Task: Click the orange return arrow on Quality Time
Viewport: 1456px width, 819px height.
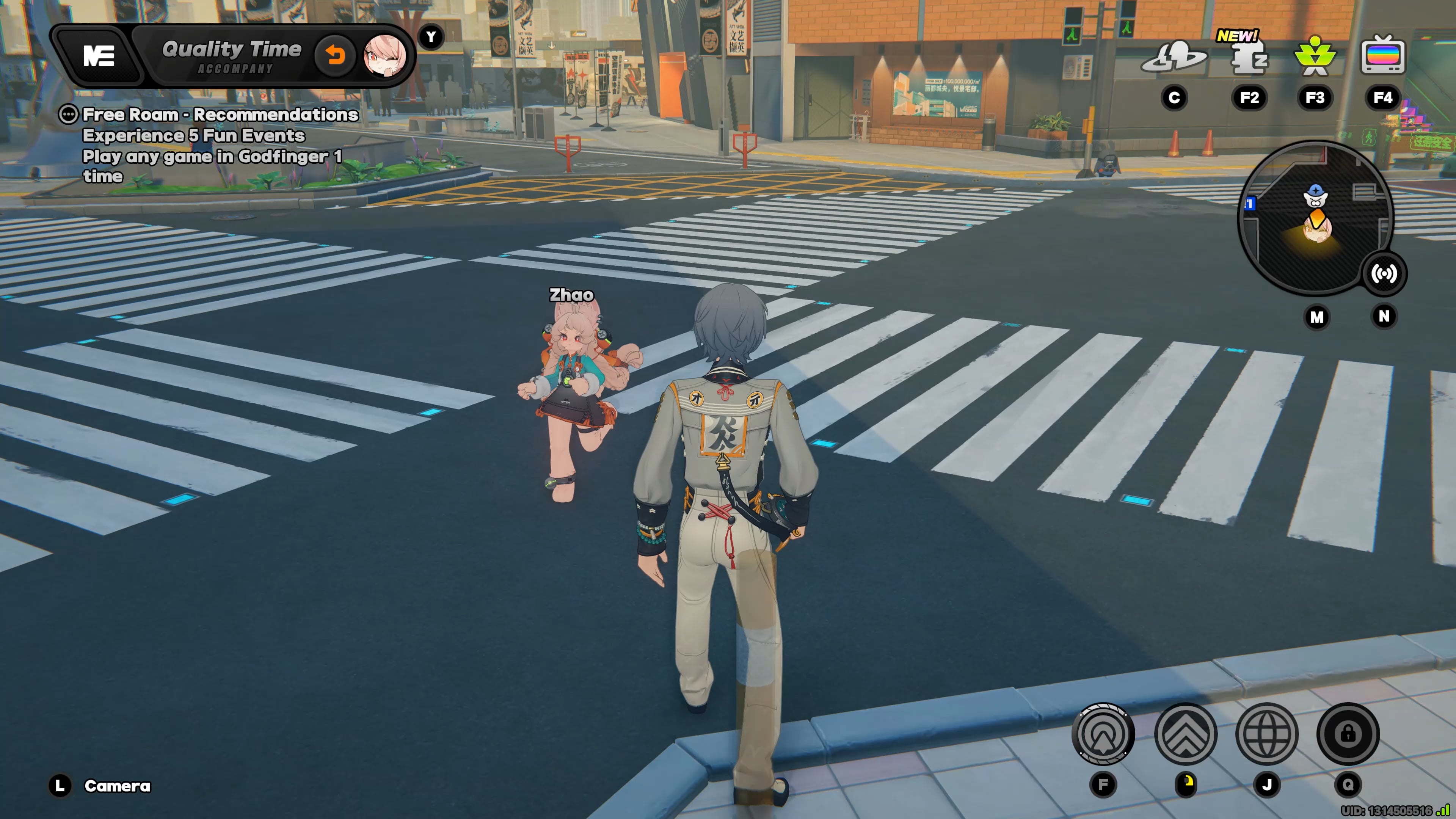Action: click(335, 55)
